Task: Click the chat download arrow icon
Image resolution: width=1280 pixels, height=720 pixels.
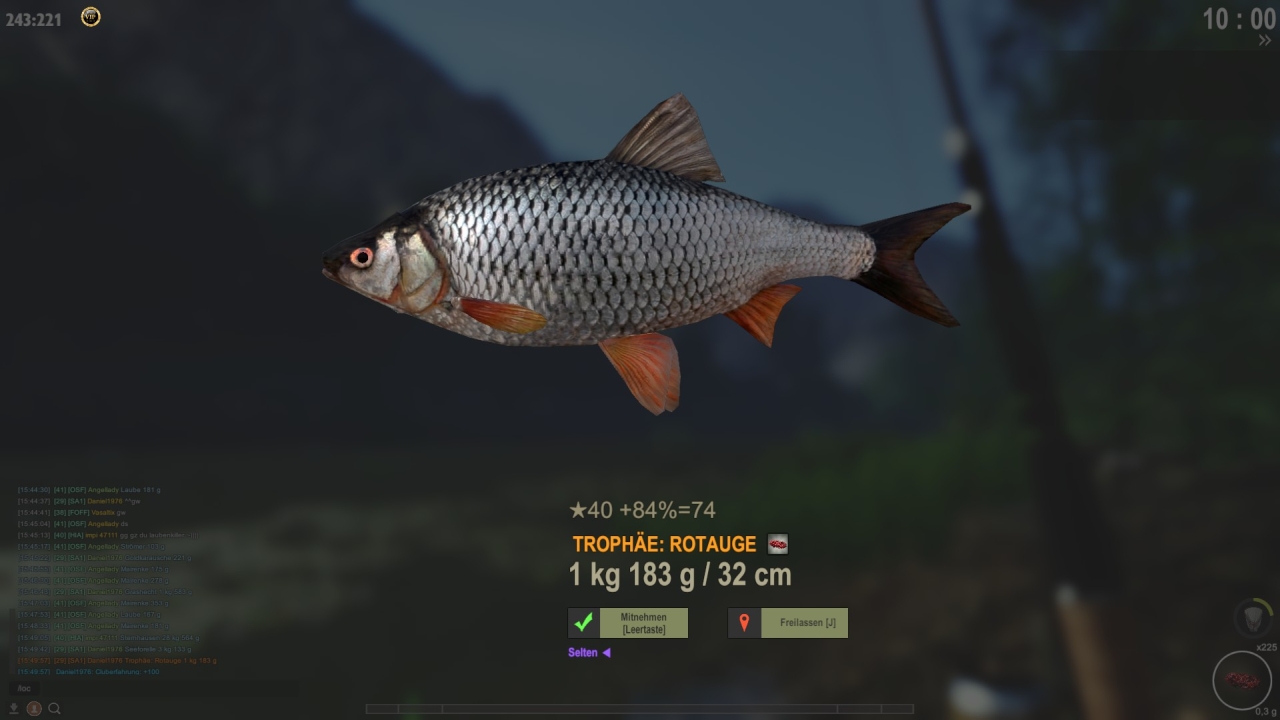Action: 14,709
